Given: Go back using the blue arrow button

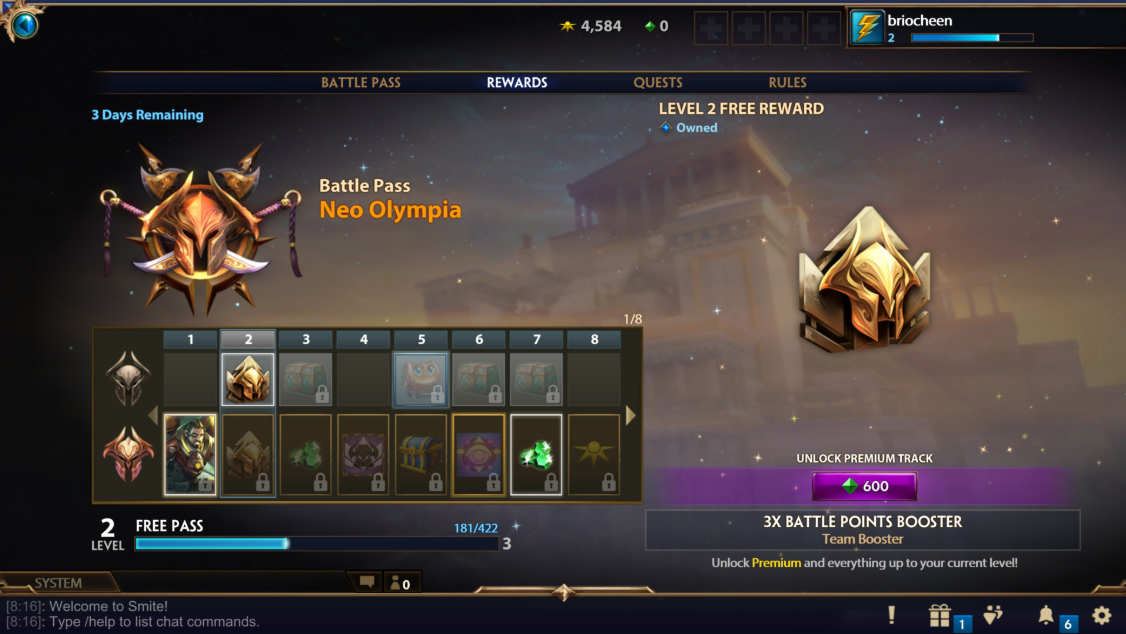Looking at the screenshot, I should coord(24,24).
